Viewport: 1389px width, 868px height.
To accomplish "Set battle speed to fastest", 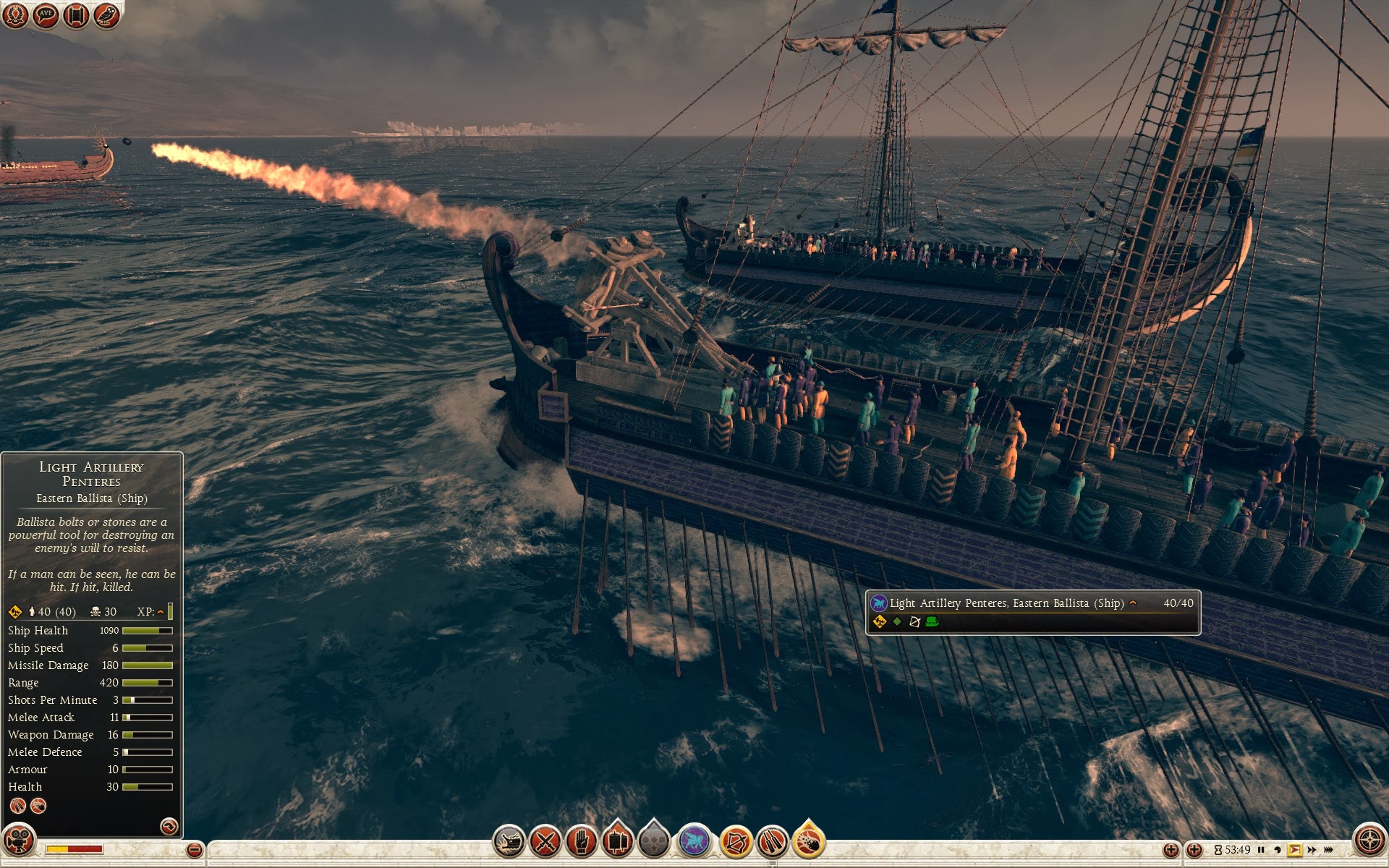I will pos(1328,850).
